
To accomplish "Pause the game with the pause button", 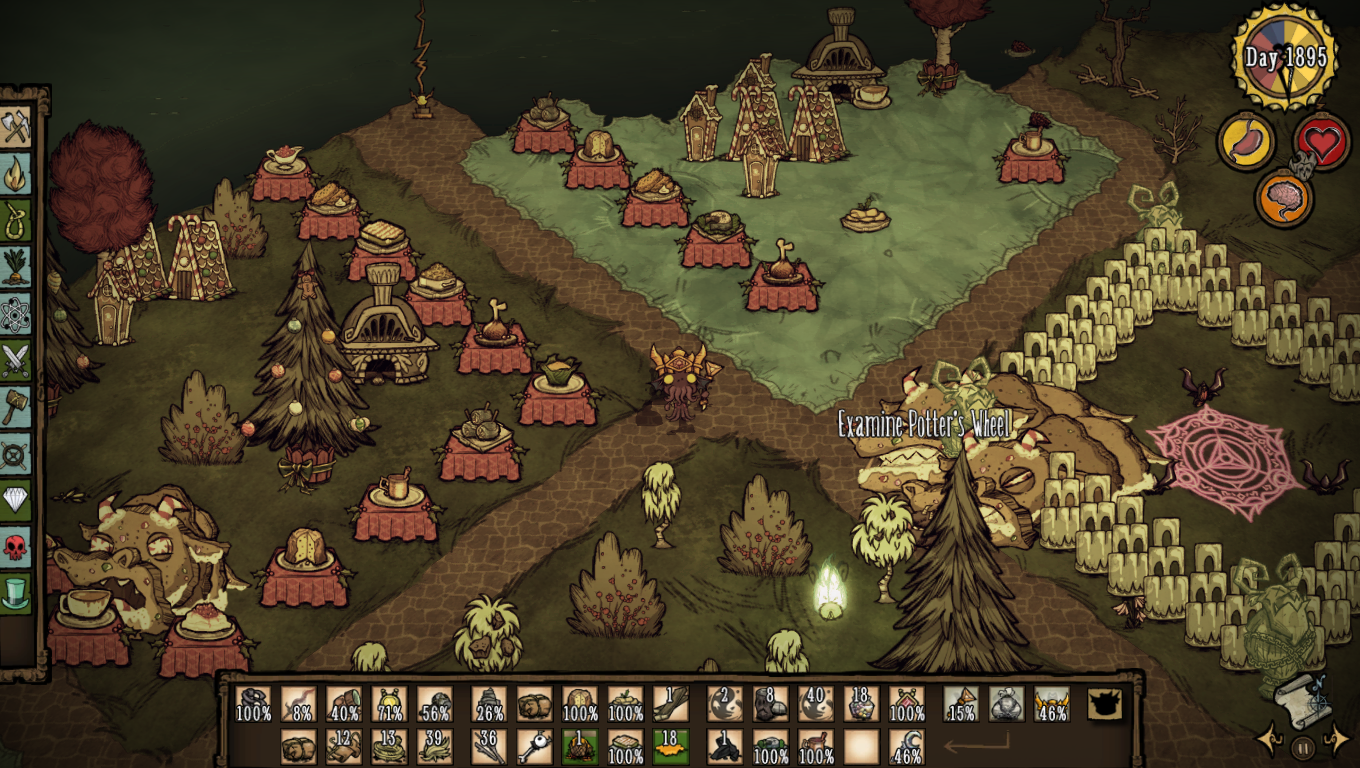I will pyautogui.click(x=1302, y=746).
